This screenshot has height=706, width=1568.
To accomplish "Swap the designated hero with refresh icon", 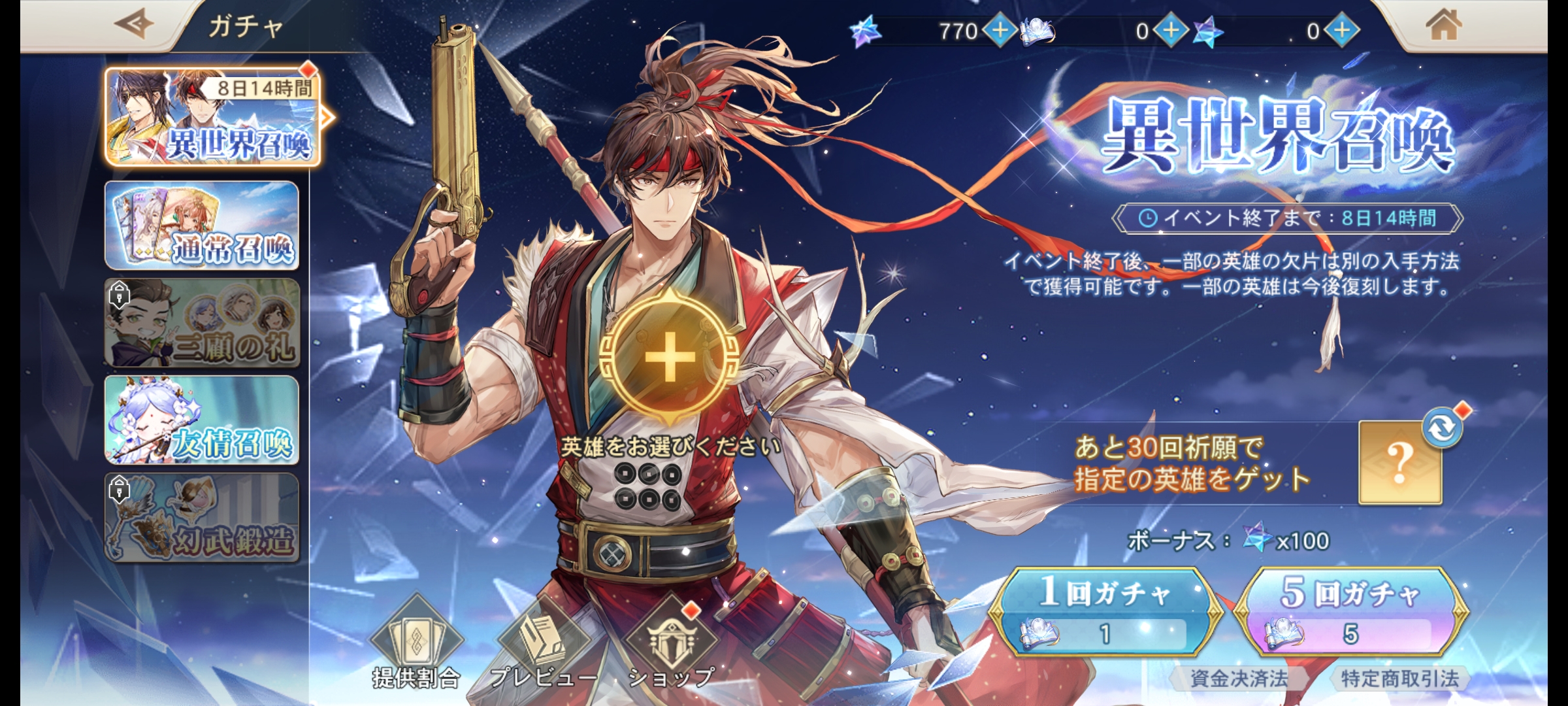I will (1443, 429).
